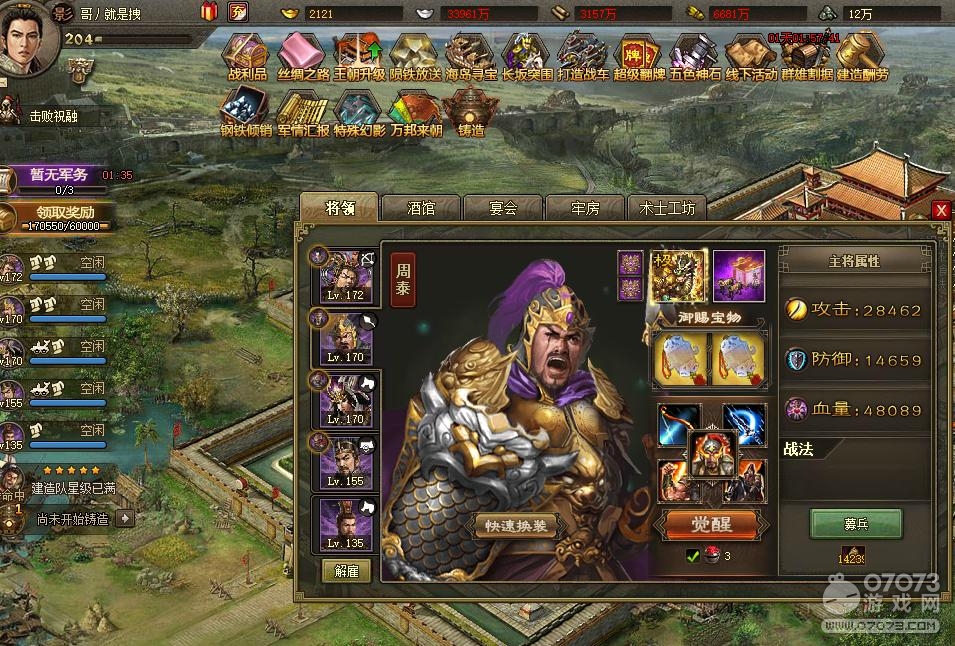Open 丝绸之路 Silk Road event
955x646 pixels.
(301, 56)
